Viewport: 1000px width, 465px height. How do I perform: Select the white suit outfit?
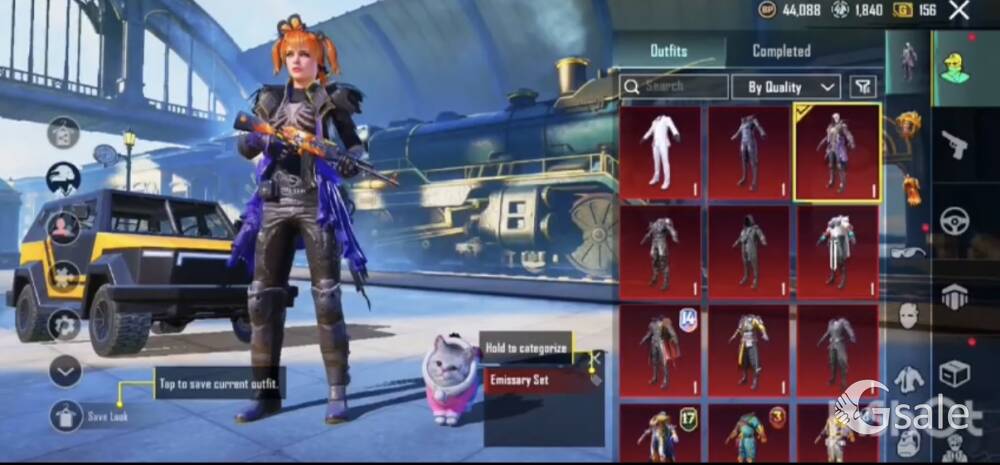pos(660,151)
